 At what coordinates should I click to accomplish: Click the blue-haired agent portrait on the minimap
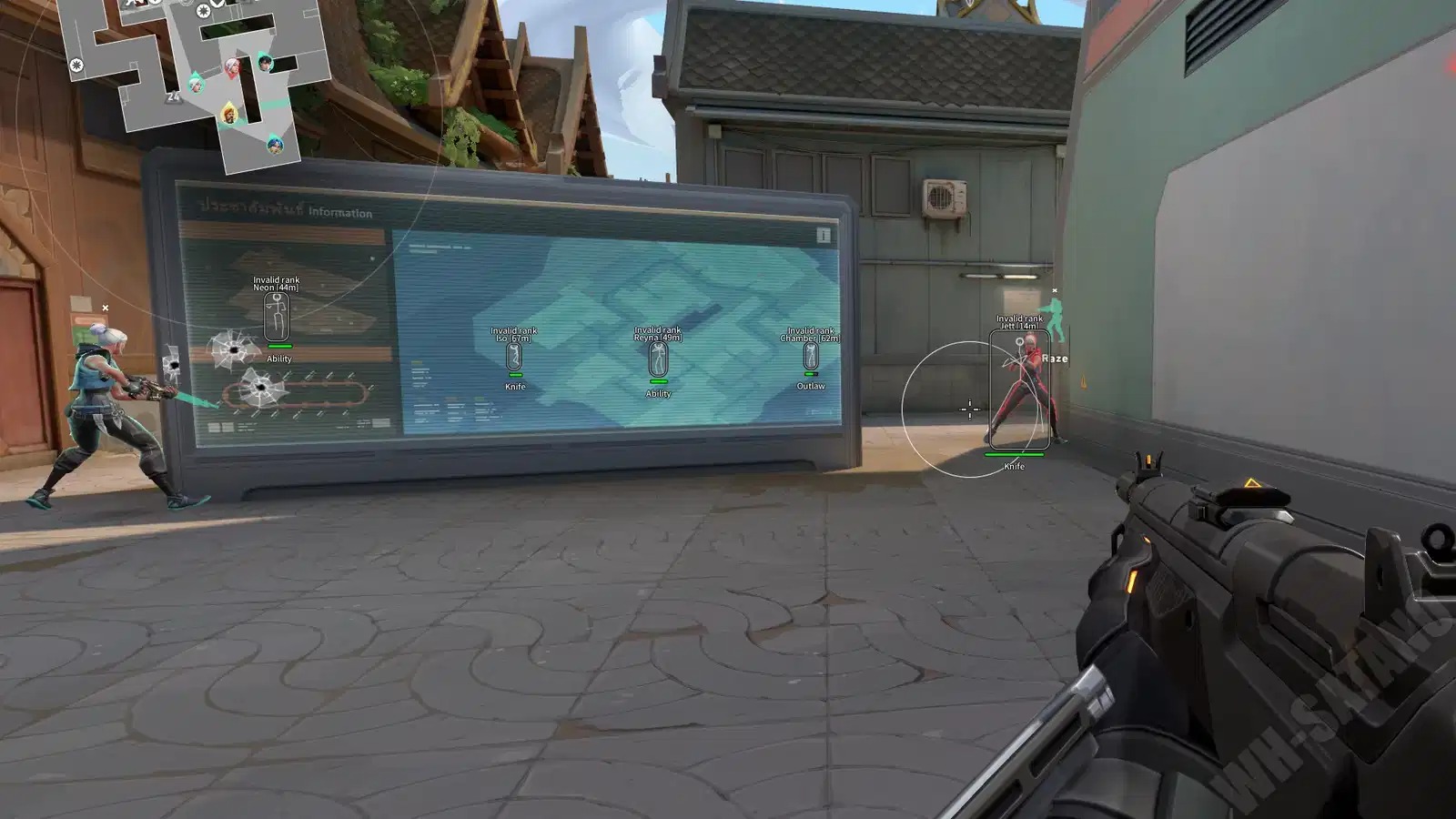coord(275,146)
